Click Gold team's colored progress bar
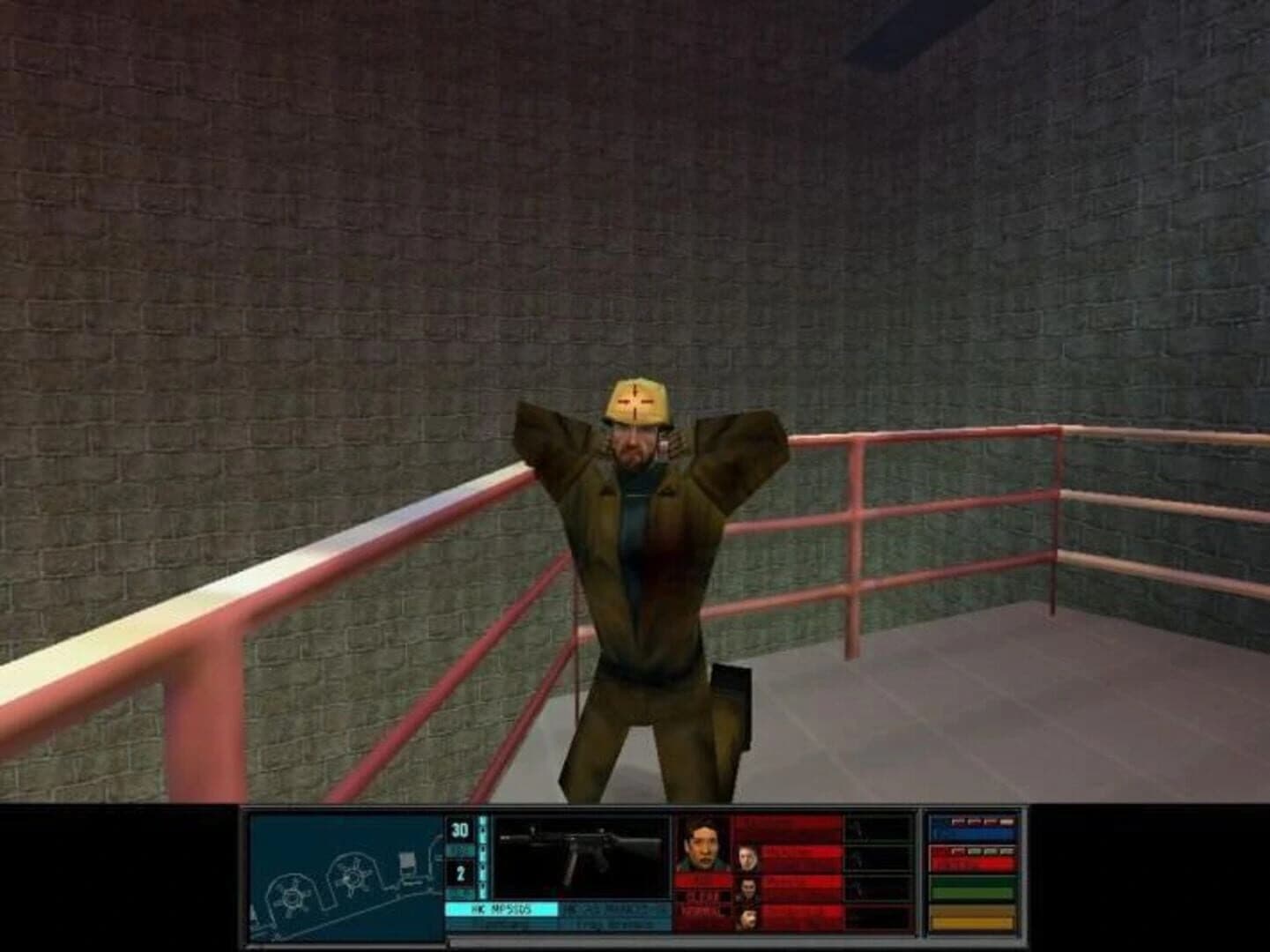Viewport: 1270px width, 952px height. [970, 920]
